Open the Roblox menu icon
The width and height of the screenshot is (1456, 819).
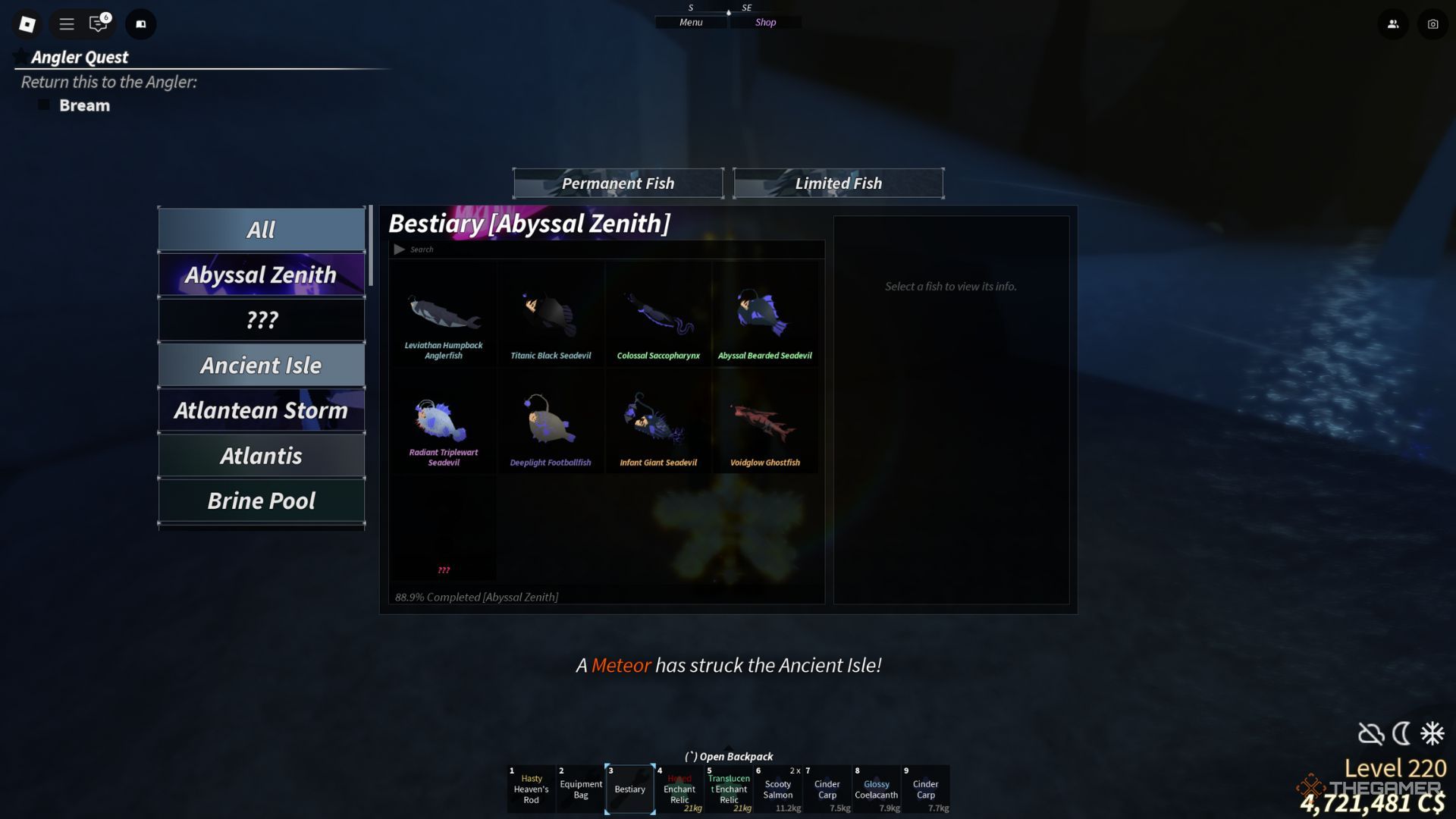[27, 24]
